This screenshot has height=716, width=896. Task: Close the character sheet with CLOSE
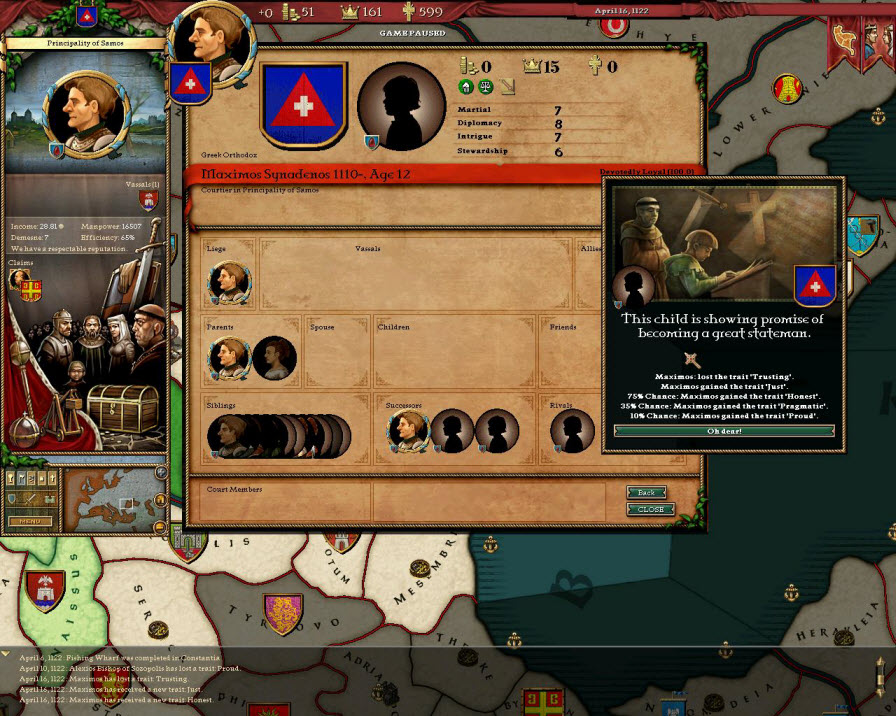(x=650, y=509)
